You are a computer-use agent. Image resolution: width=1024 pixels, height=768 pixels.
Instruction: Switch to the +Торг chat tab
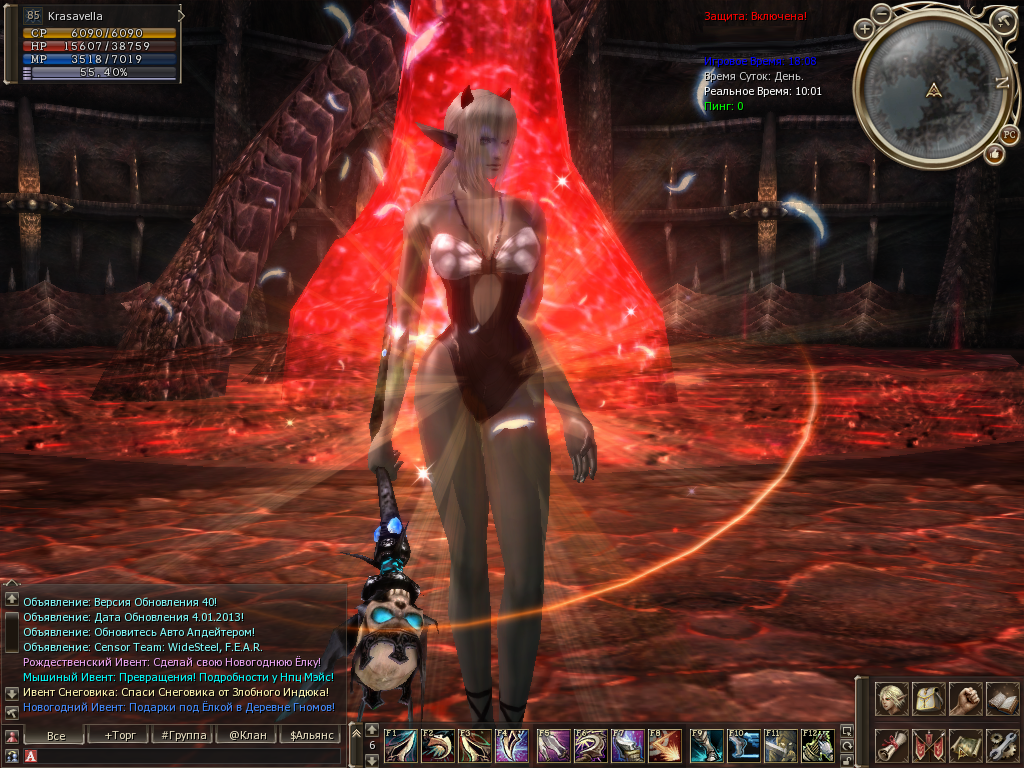(120, 735)
